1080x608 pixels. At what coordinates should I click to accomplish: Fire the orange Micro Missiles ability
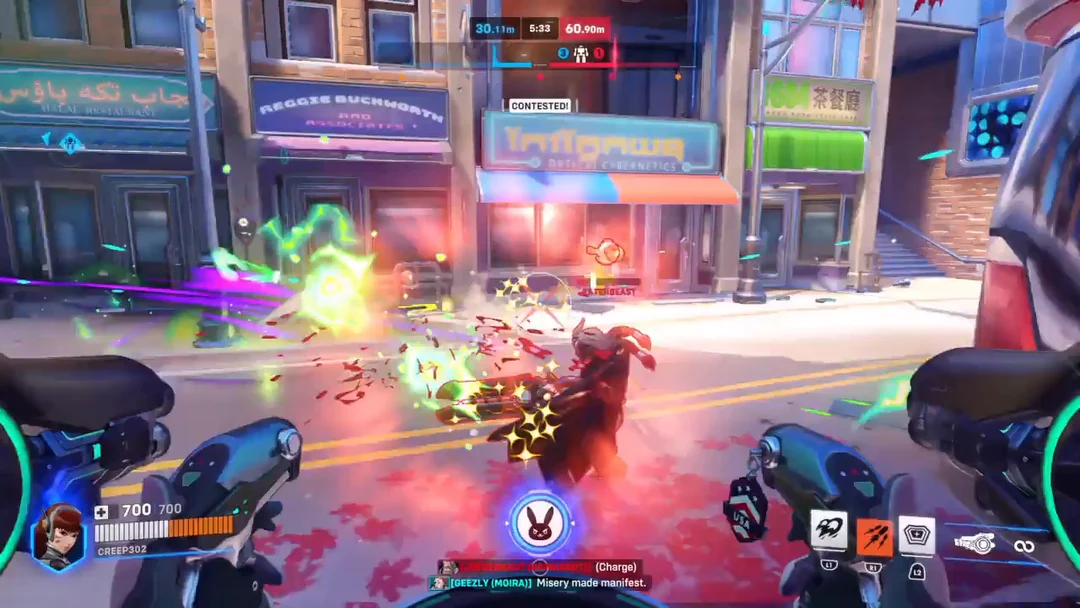(873, 536)
